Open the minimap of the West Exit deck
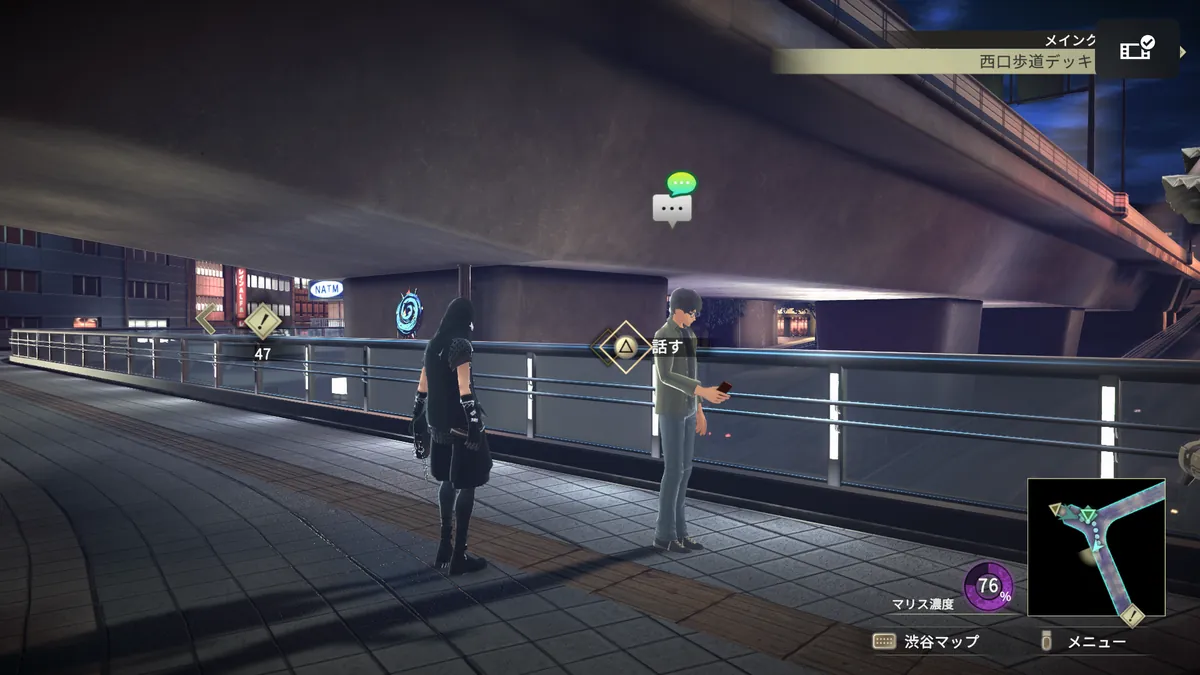The height and width of the screenshot is (675, 1200). coord(1096,547)
